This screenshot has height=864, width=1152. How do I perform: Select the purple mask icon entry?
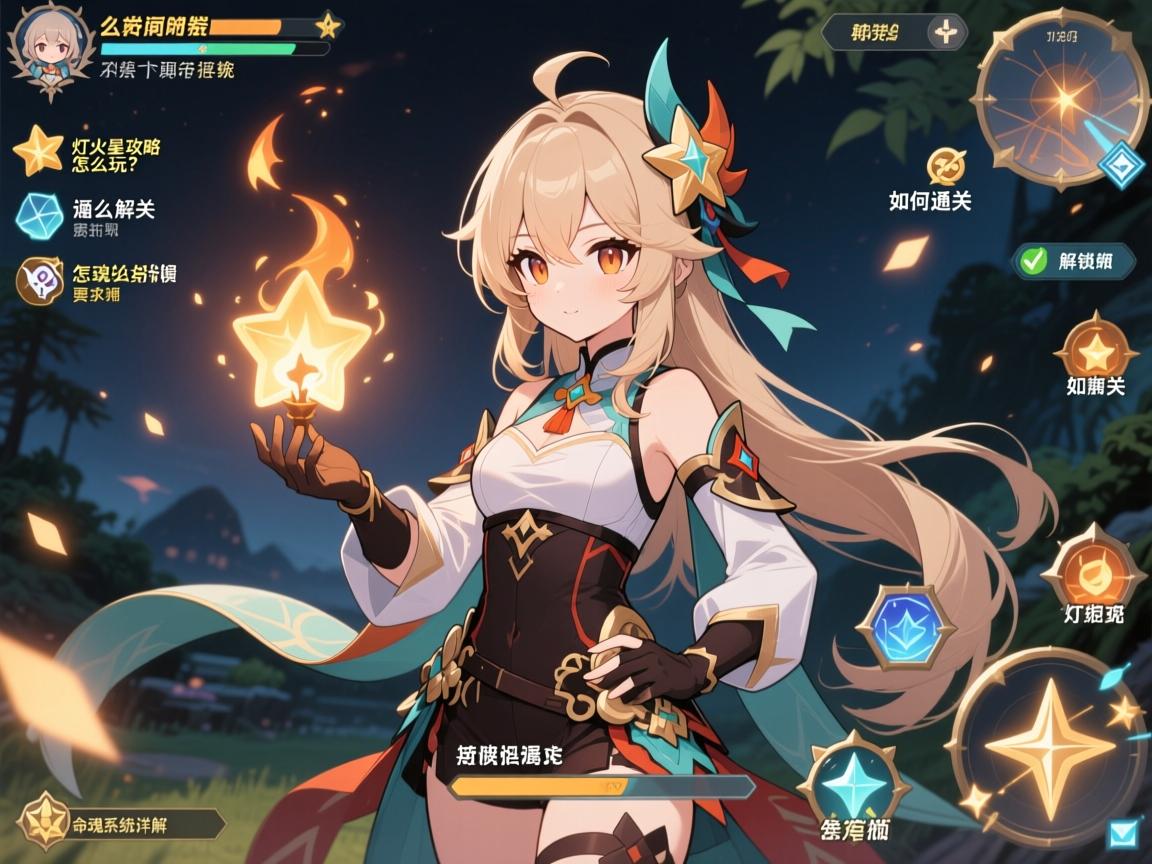(39, 280)
